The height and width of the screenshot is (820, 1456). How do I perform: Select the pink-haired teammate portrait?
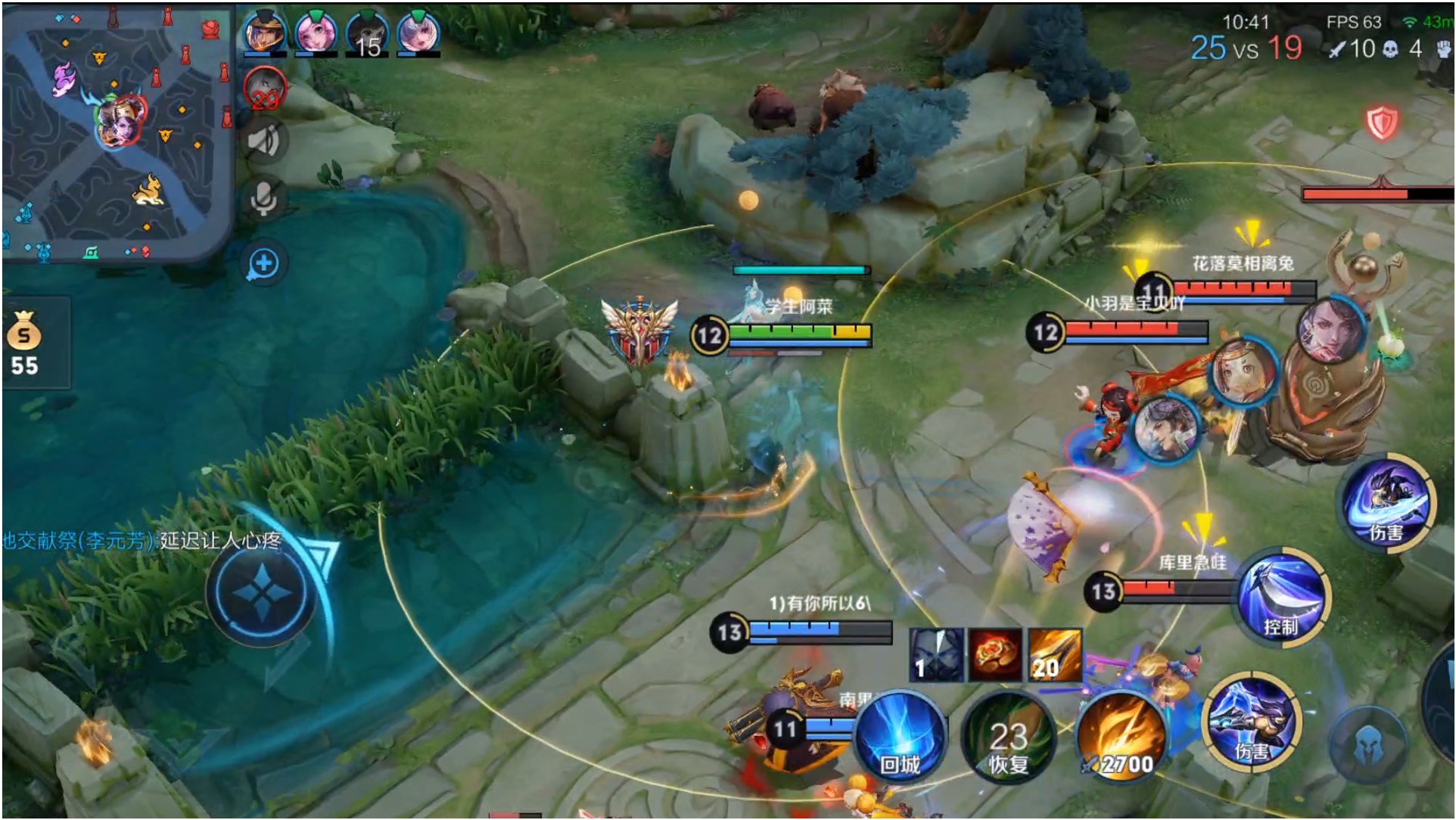(316, 33)
